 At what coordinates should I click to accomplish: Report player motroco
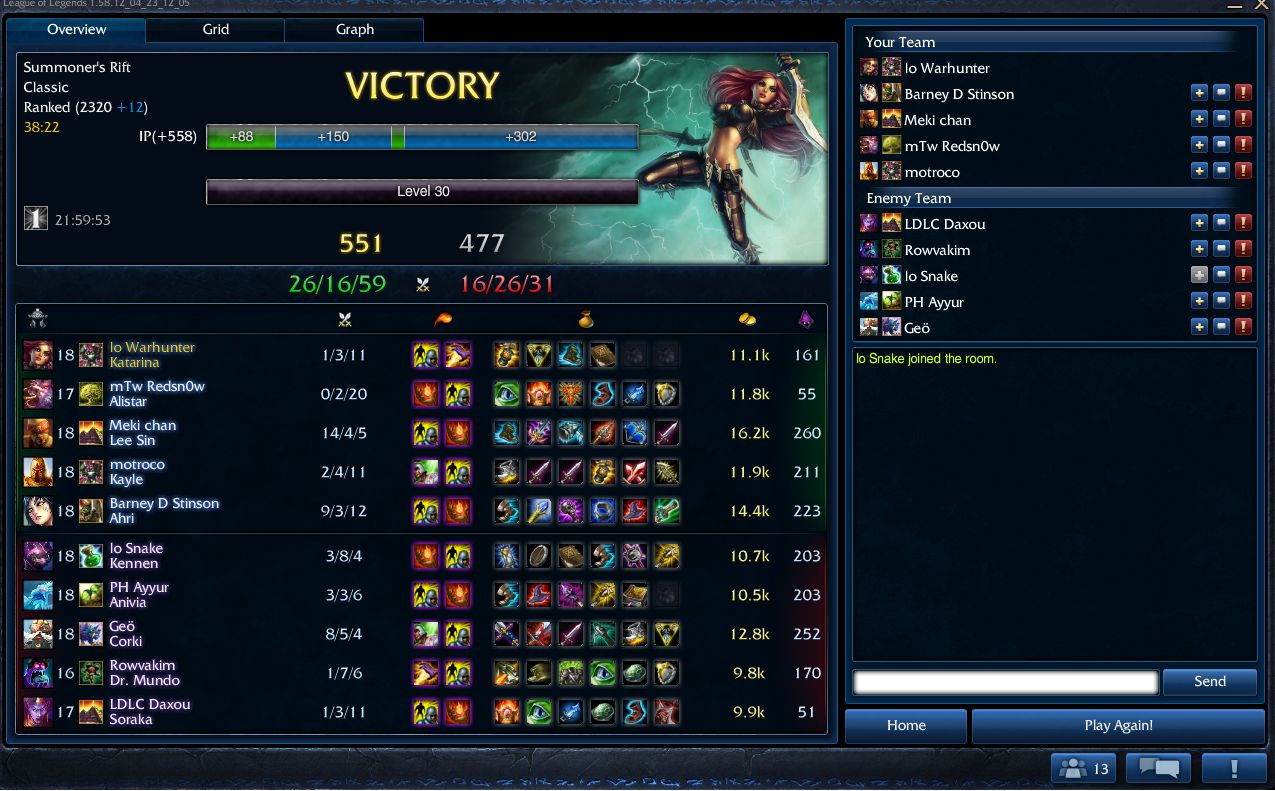tap(1243, 171)
